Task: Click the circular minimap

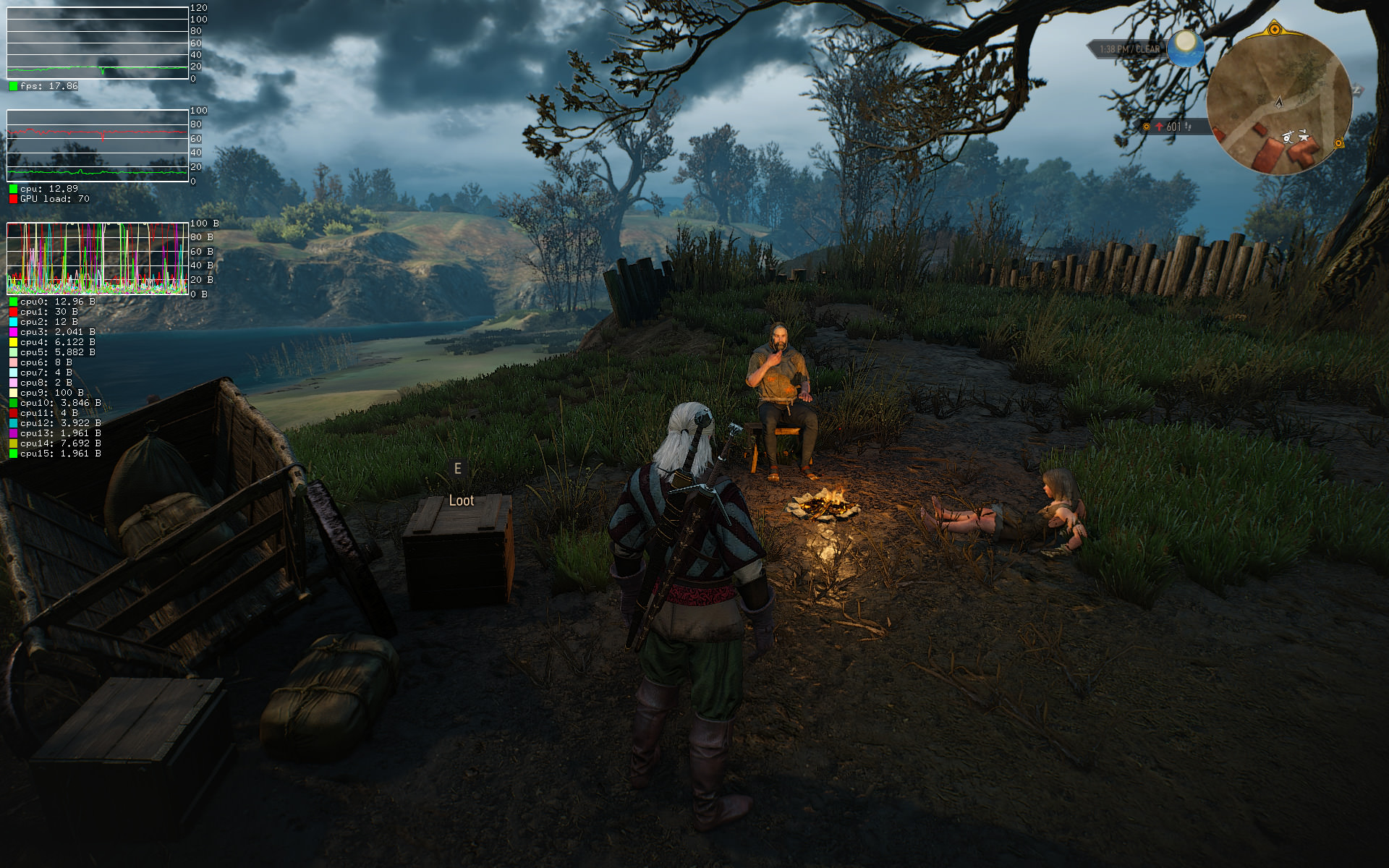Action: coord(1279,103)
